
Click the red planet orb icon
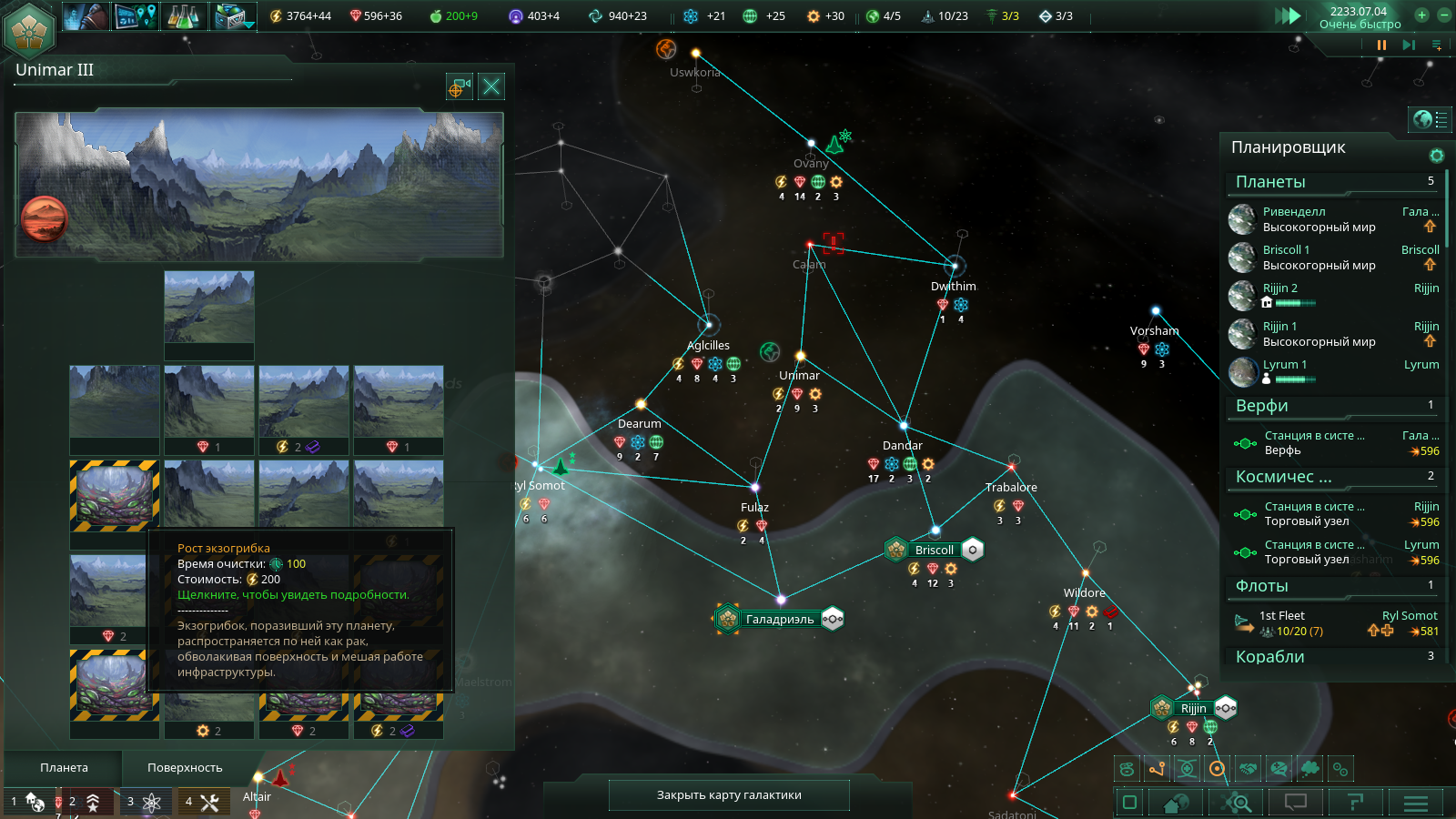pos(44,218)
